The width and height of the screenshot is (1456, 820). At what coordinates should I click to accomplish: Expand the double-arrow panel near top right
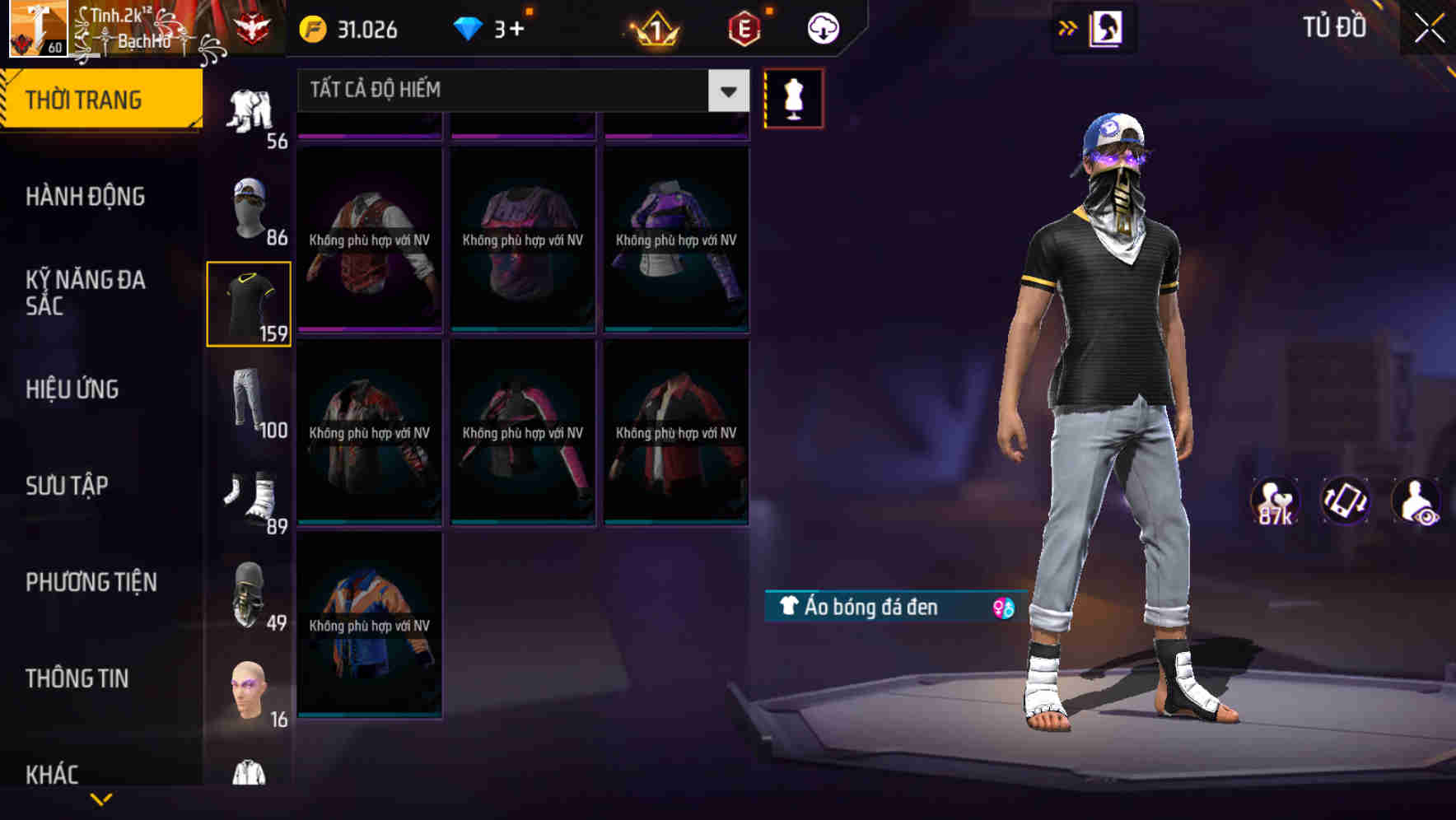1068,26
